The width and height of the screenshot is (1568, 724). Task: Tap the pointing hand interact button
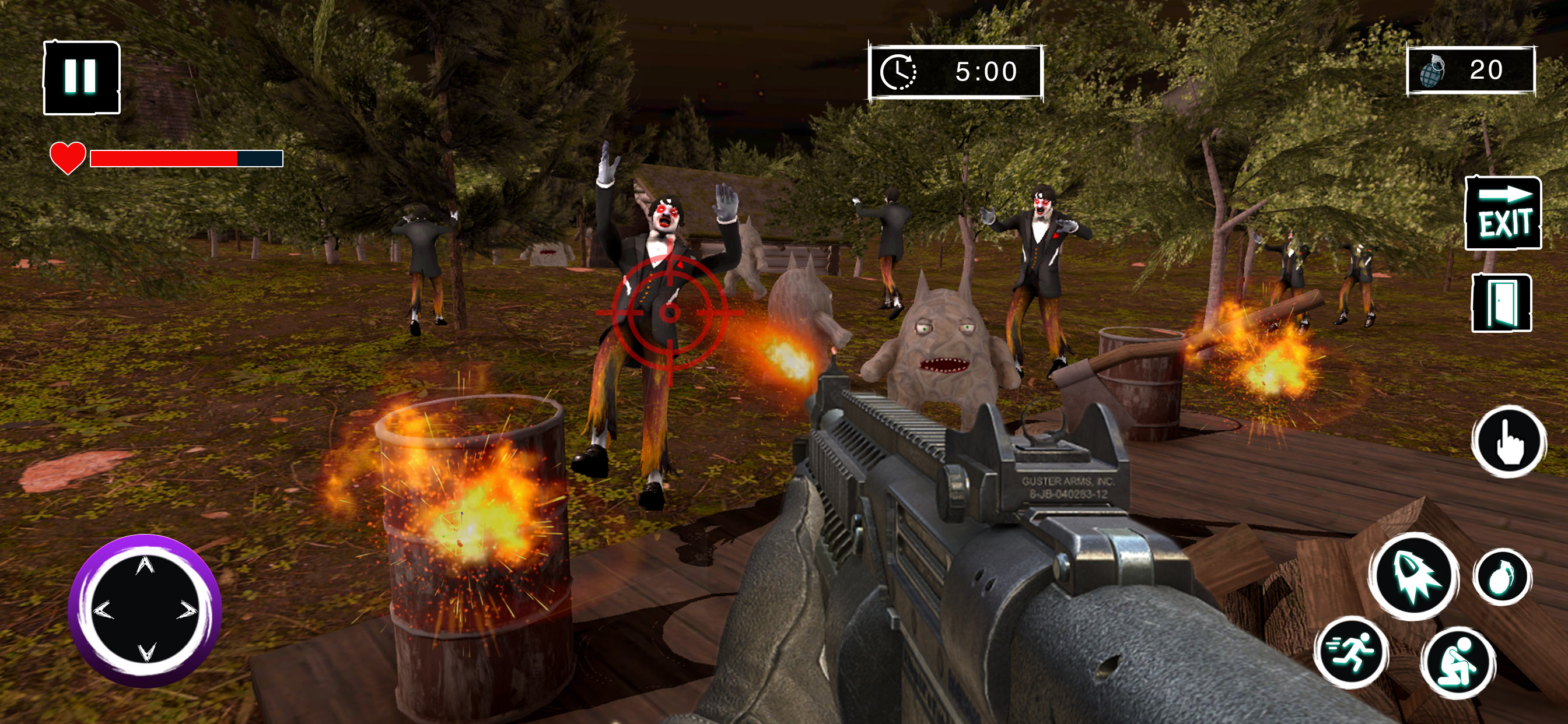1509,442
